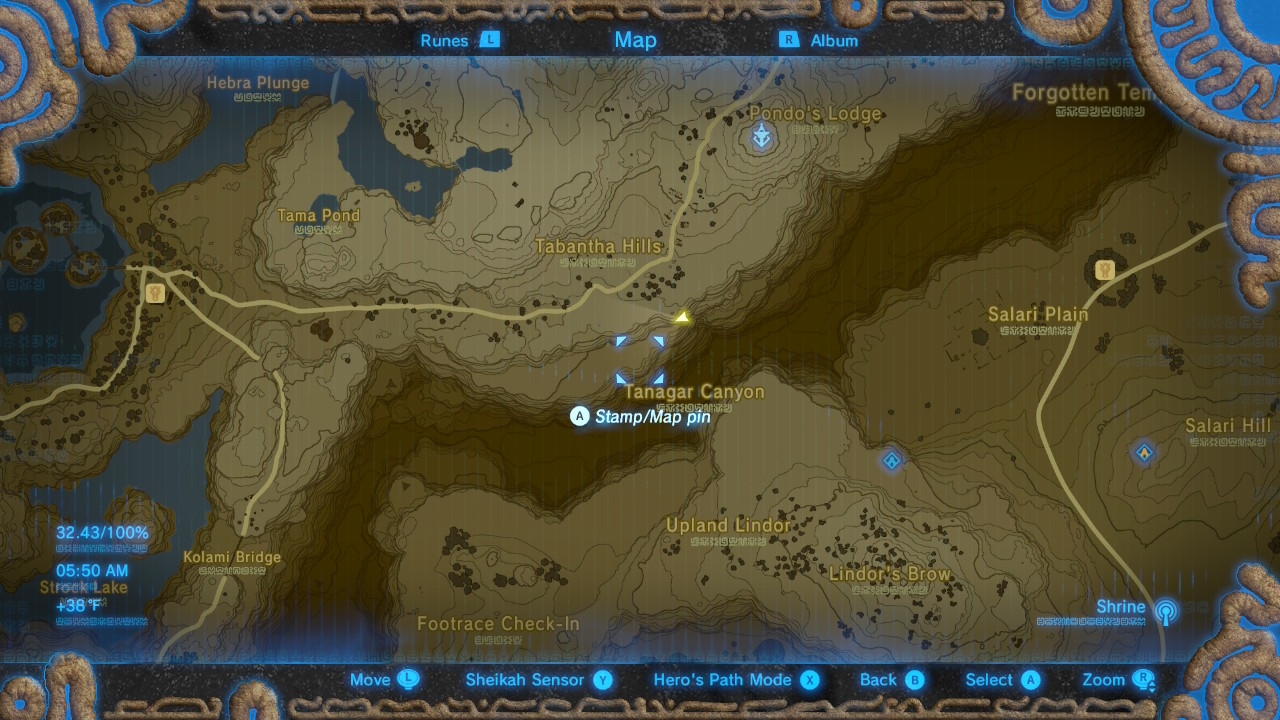Viewport: 1280px width, 720px height.
Task: Select the blue shrine diamond below Salari Plain
Action: [890, 460]
